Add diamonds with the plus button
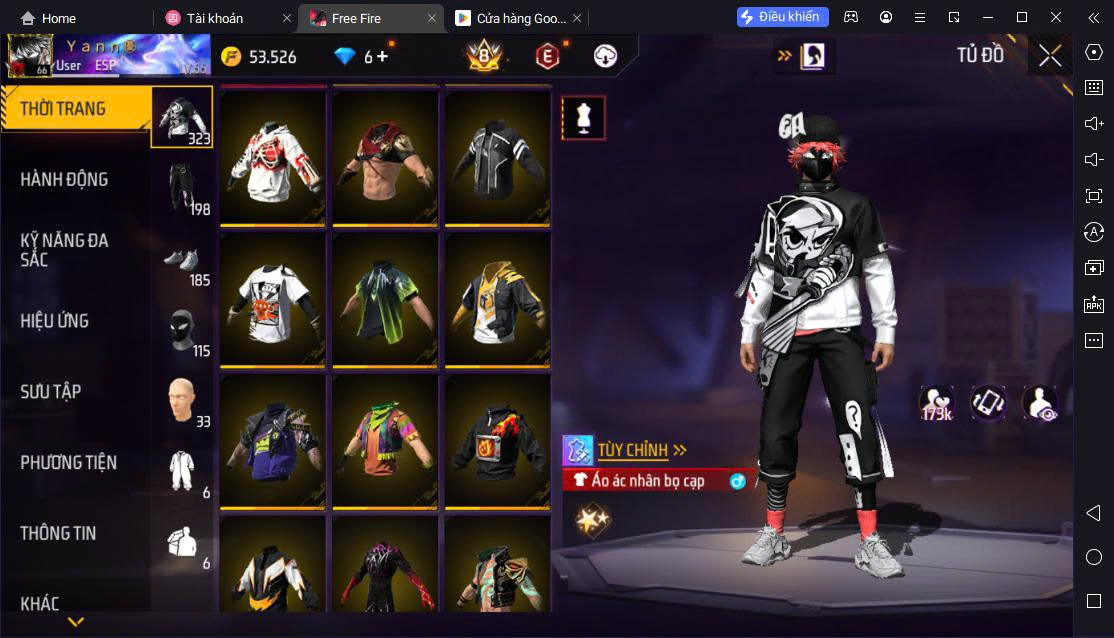 tap(382, 57)
